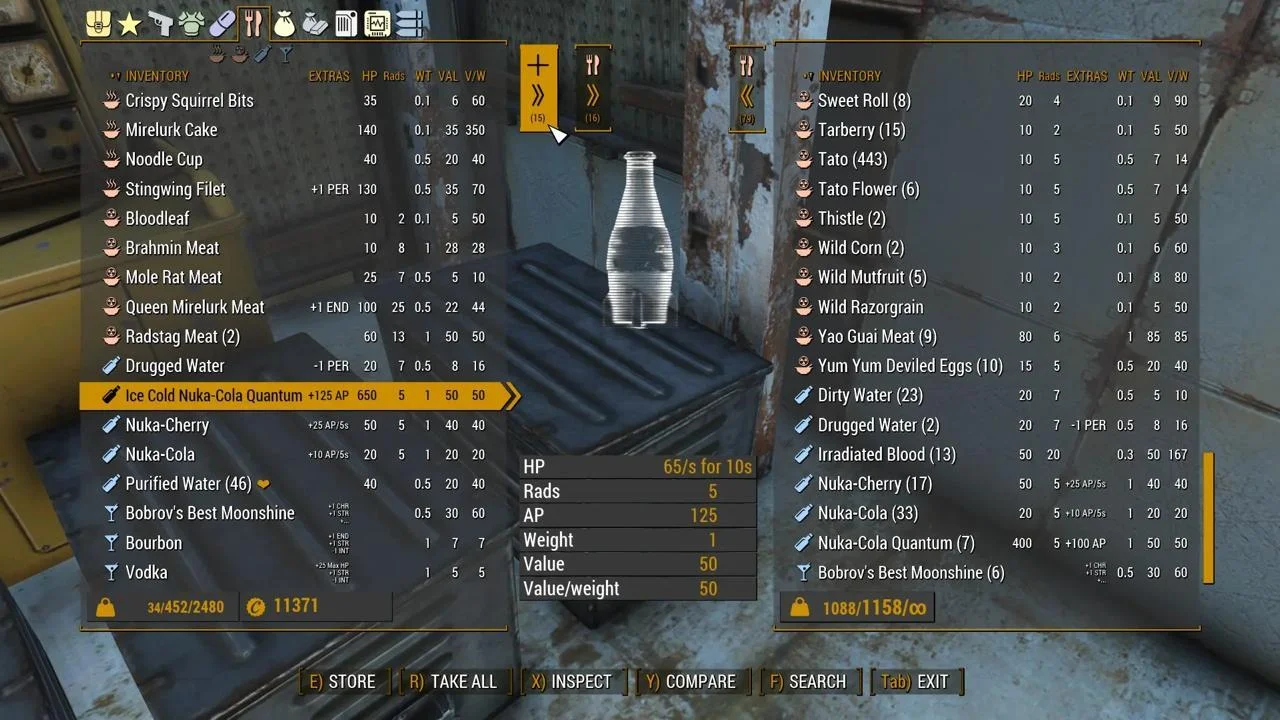This screenshot has width=1280, height=720.
Task: Switch to the aid pill category tab
Action: [222, 23]
